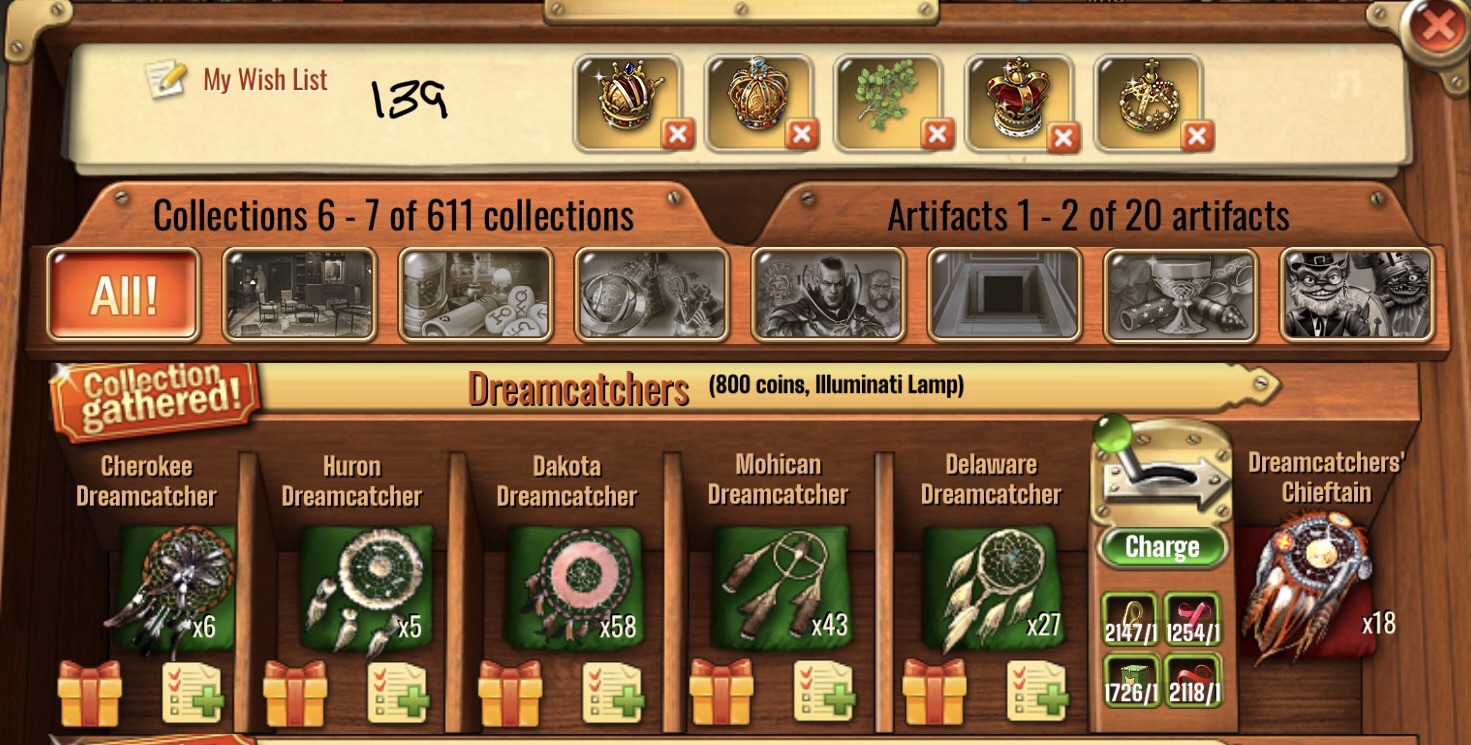Filter by the silver goblet thumbnail

(1180, 295)
